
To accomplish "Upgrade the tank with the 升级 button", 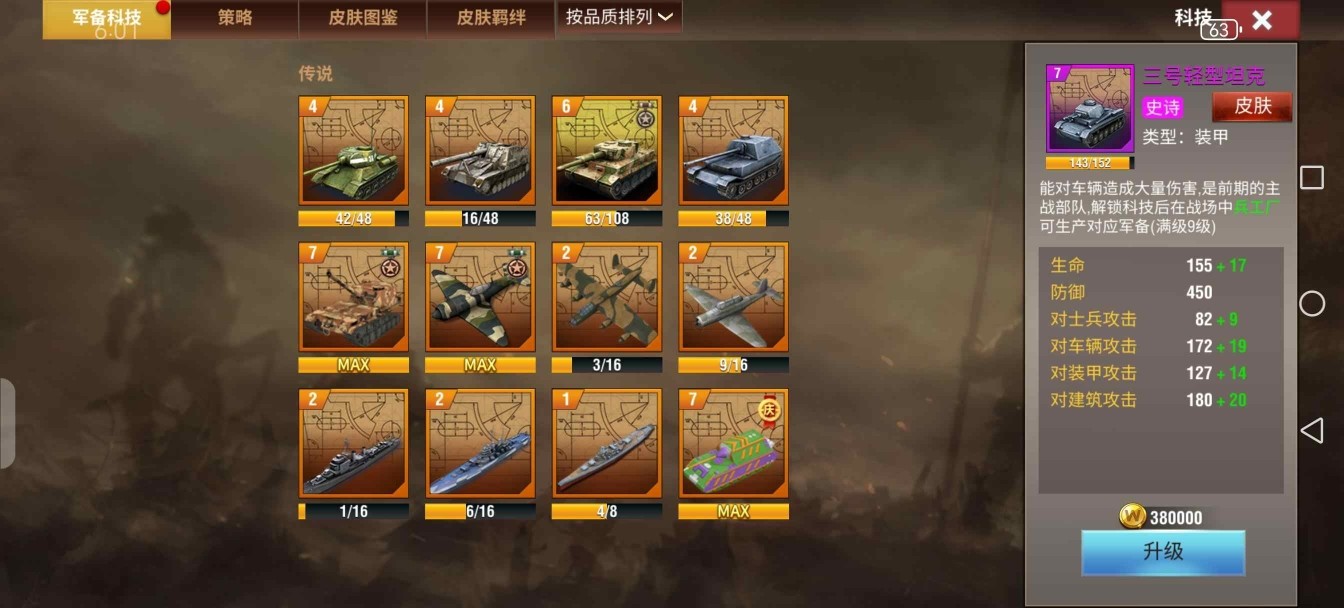I will [x=1163, y=552].
